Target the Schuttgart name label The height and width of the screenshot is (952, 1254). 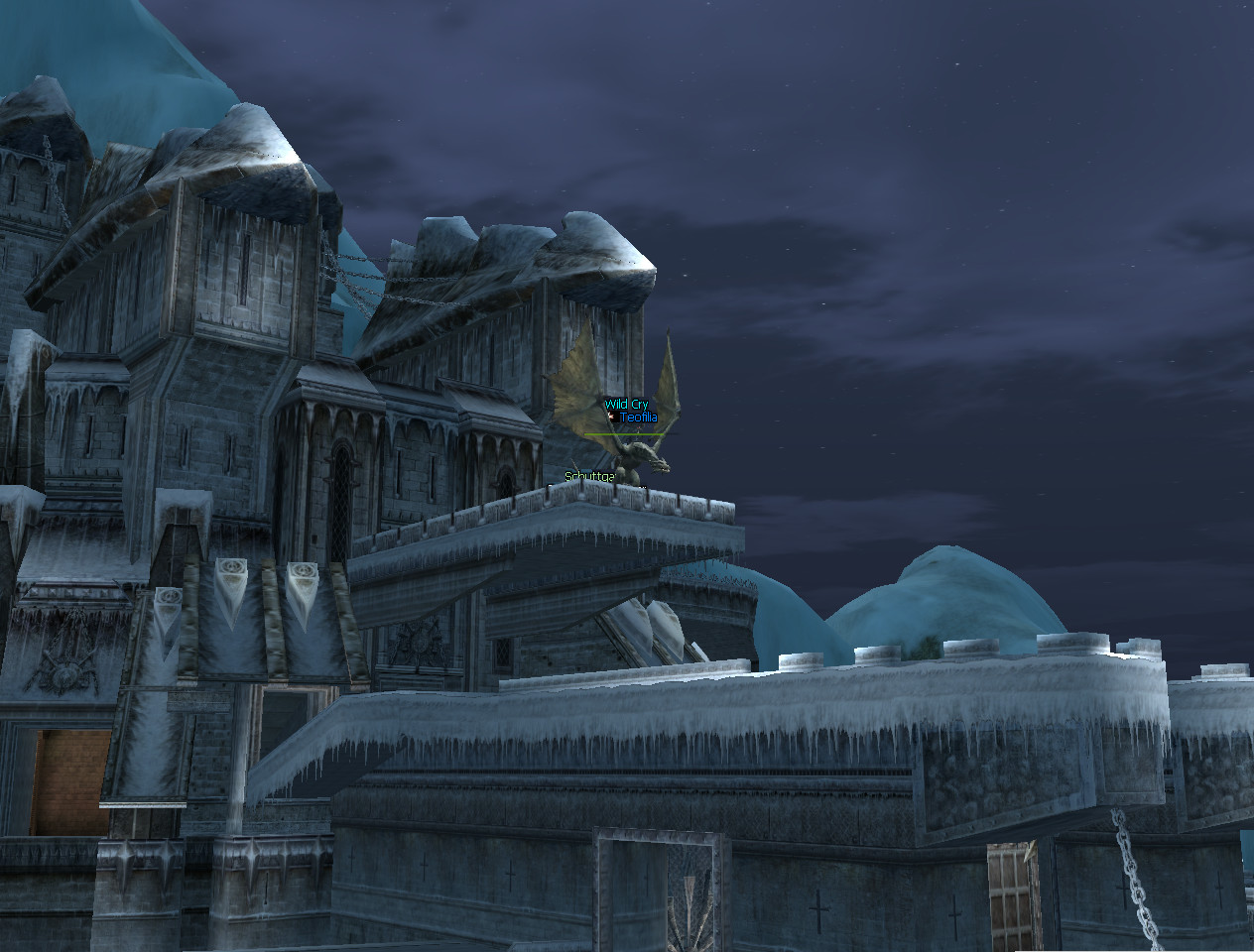pos(589,477)
